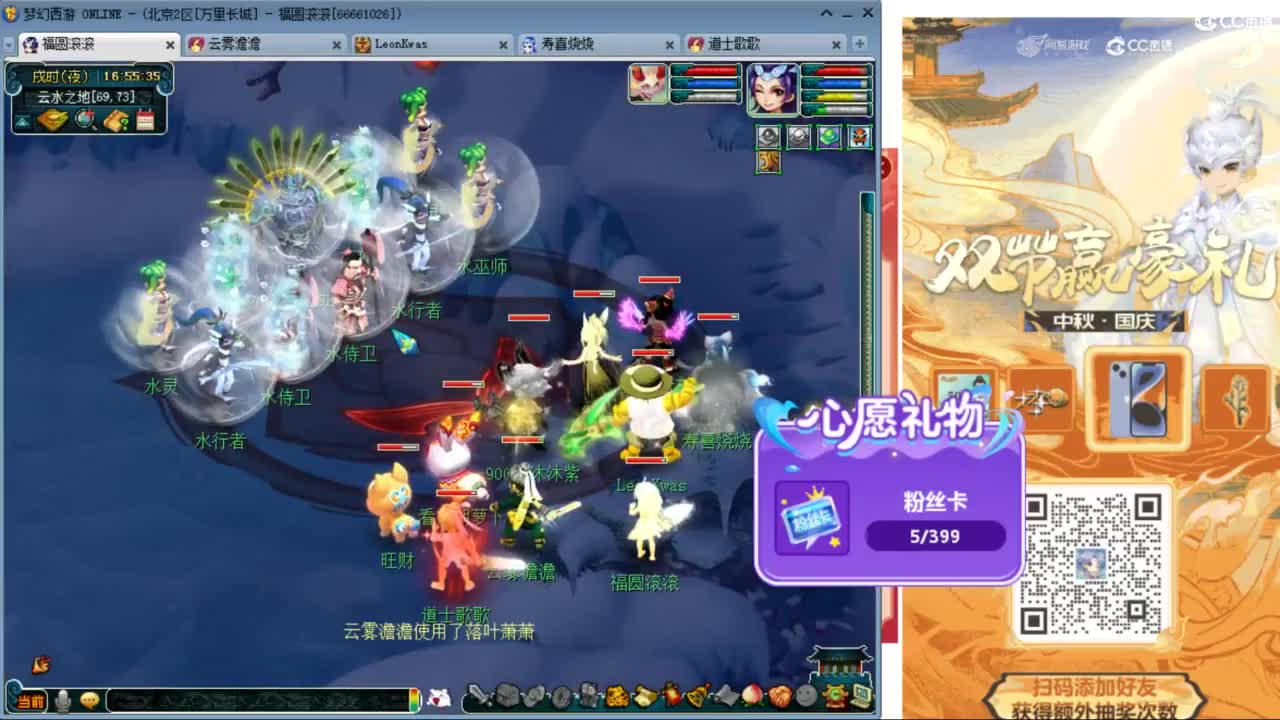Open the 当前 chat channel dropdown
Viewport: 1280px width, 720px height.
(x=30, y=700)
